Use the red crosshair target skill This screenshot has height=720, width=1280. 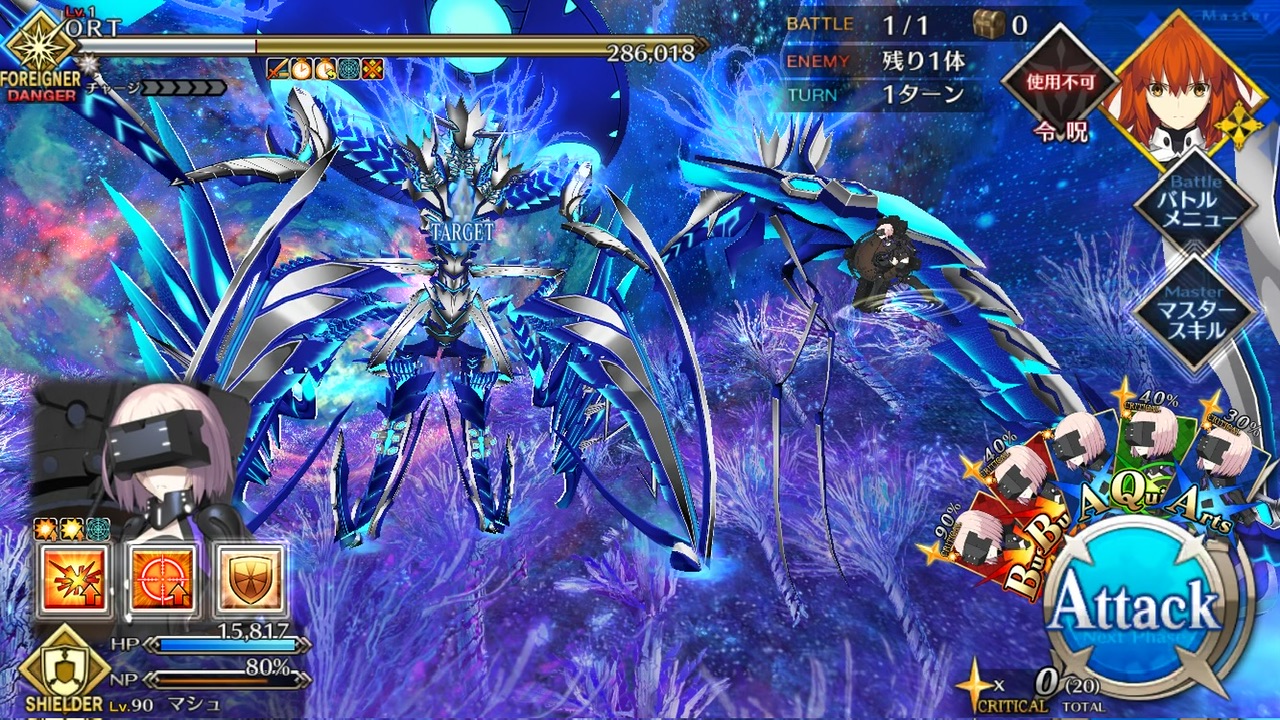161,581
